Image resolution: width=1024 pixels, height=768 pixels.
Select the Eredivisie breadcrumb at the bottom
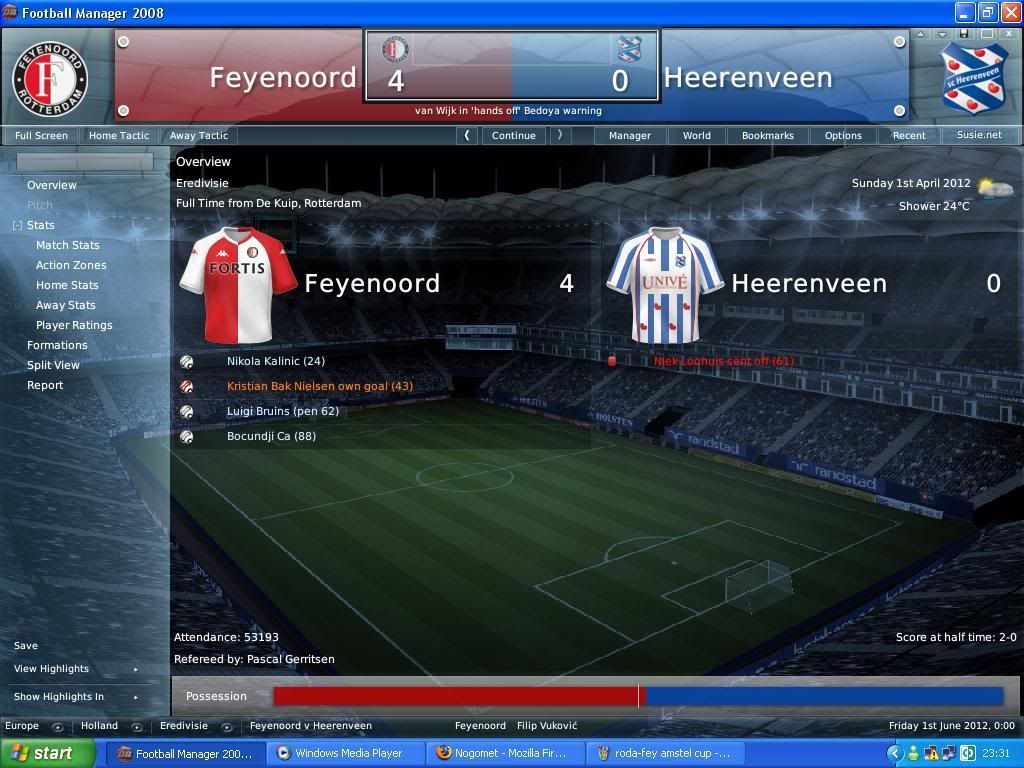[x=184, y=726]
